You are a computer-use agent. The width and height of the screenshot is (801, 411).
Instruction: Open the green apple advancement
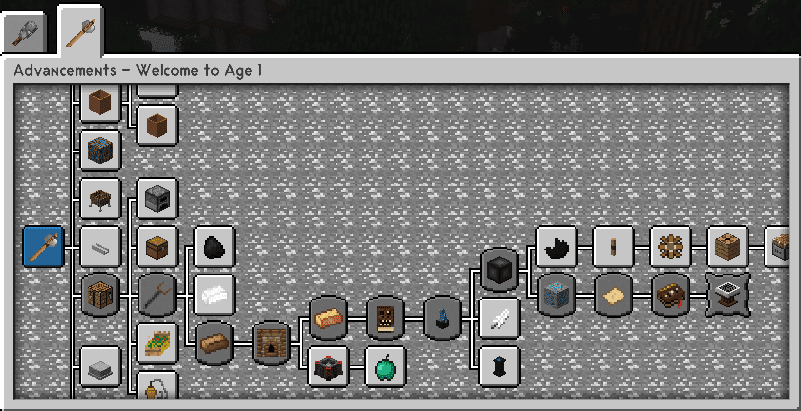(385, 367)
